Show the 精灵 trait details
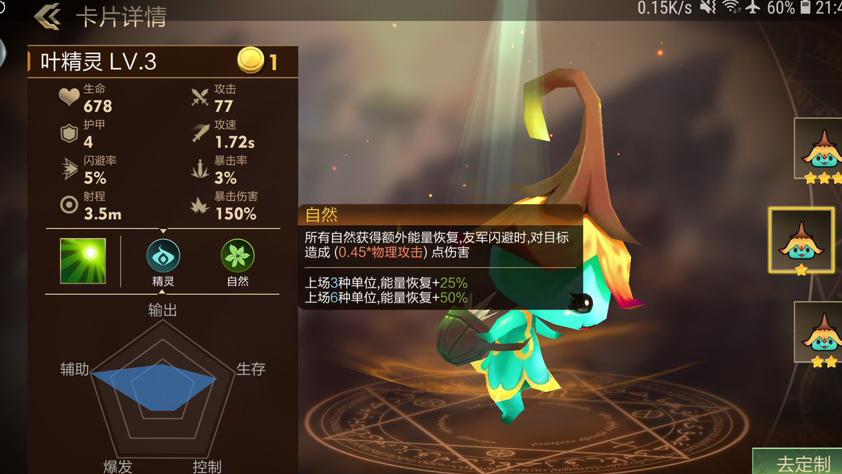This screenshot has width=842, height=474. (x=163, y=257)
